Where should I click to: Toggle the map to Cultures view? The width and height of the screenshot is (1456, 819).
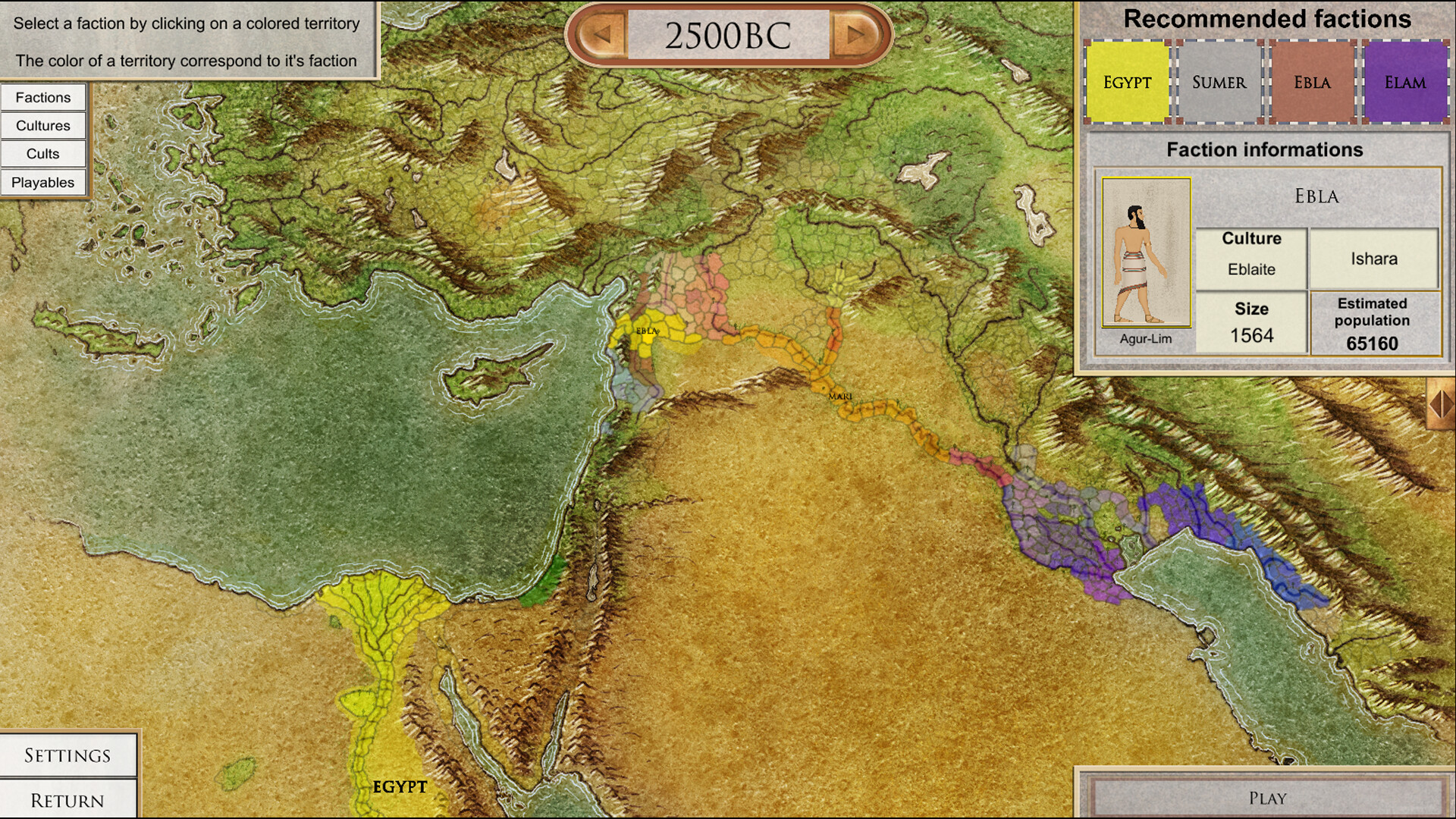click(42, 125)
